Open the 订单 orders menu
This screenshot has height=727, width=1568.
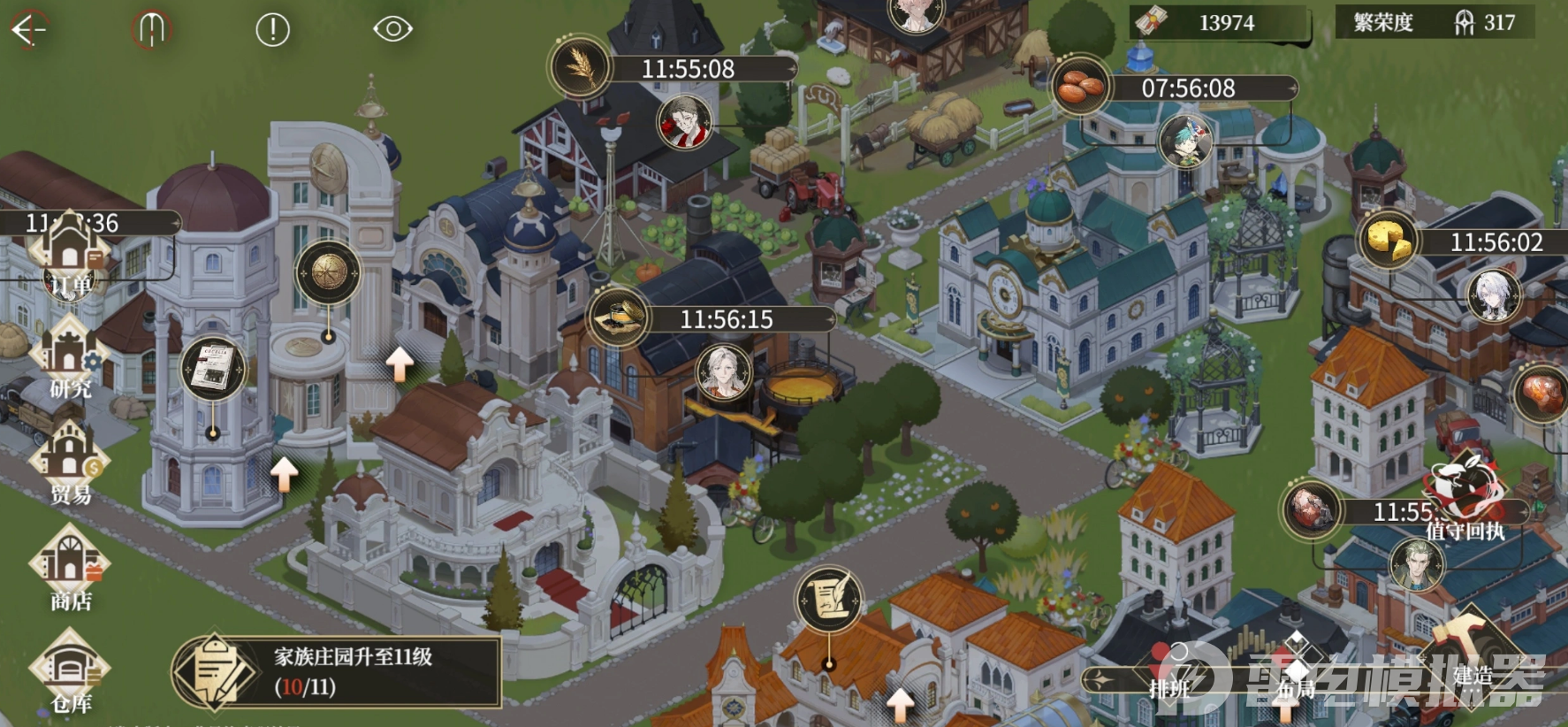(70, 258)
